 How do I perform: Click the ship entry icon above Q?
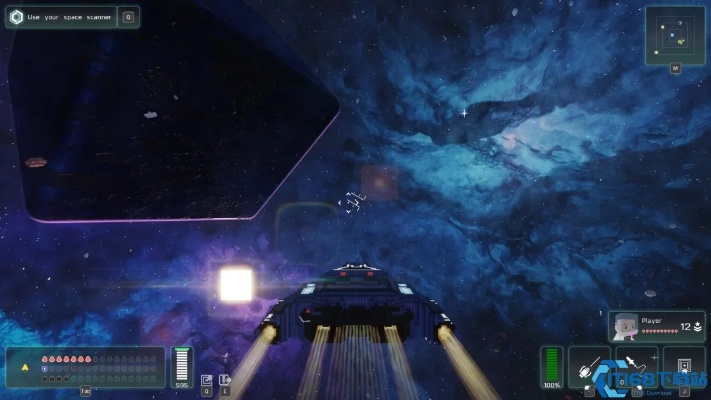(x=206, y=380)
